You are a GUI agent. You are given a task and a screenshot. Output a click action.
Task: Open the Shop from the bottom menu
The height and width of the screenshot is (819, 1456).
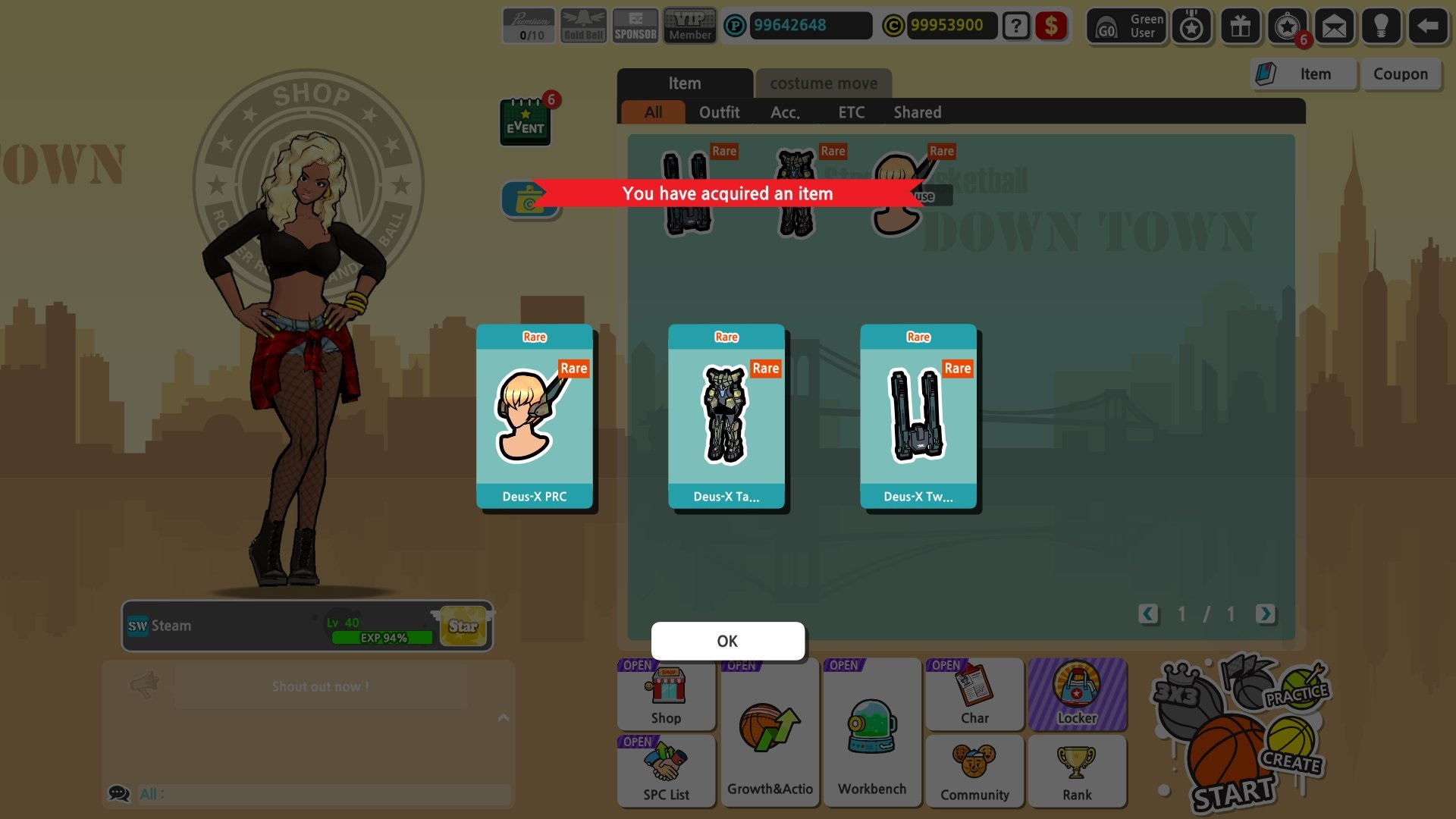666,694
